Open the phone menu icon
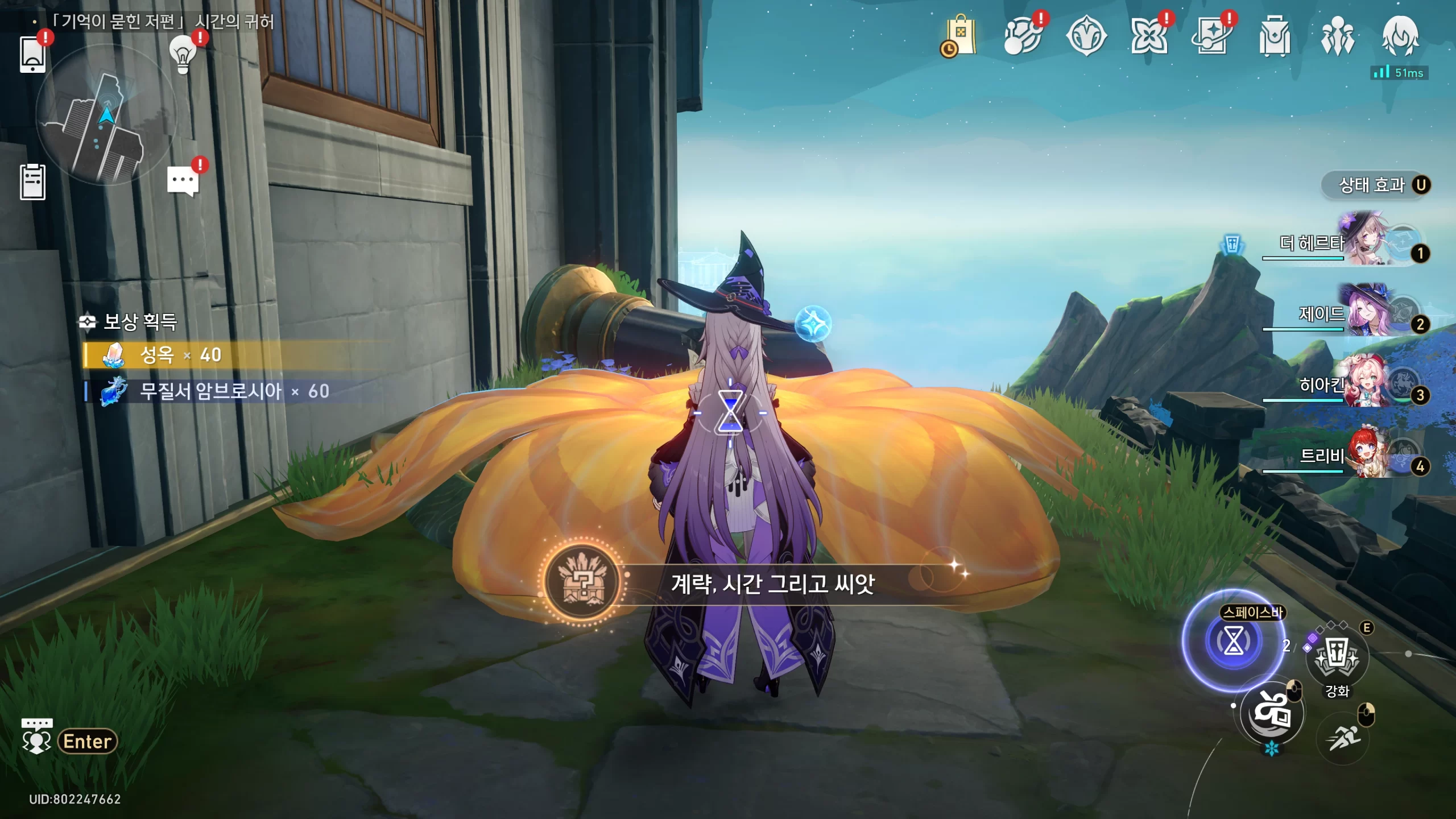Viewport: 1456px width, 819px height. (x=32, y=54)
